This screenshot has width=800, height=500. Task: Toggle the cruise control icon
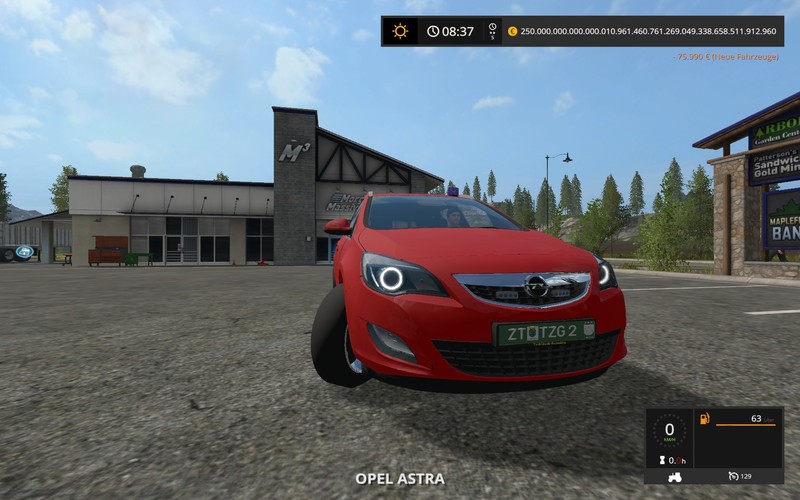pyautogui.click(x=734, y=478)
